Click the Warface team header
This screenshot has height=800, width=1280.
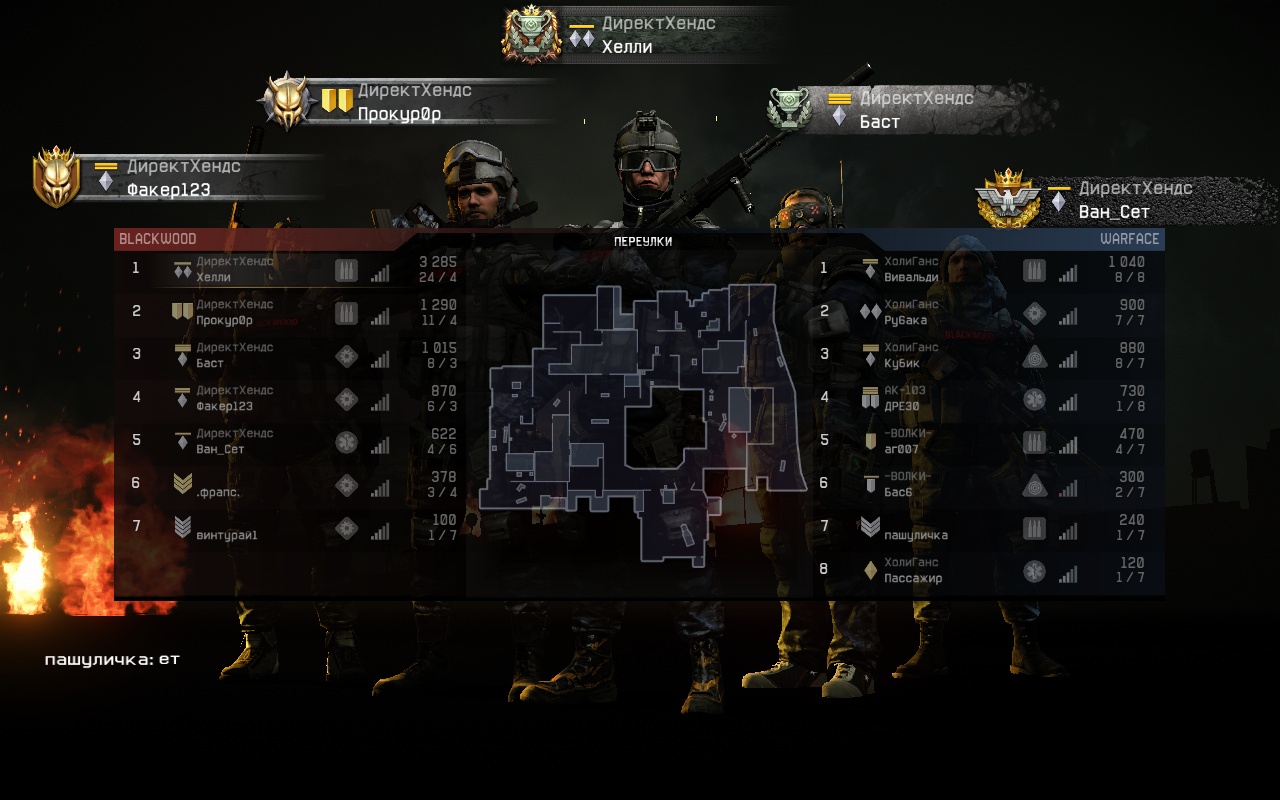pyautogui.click(x=1129, y=239)
